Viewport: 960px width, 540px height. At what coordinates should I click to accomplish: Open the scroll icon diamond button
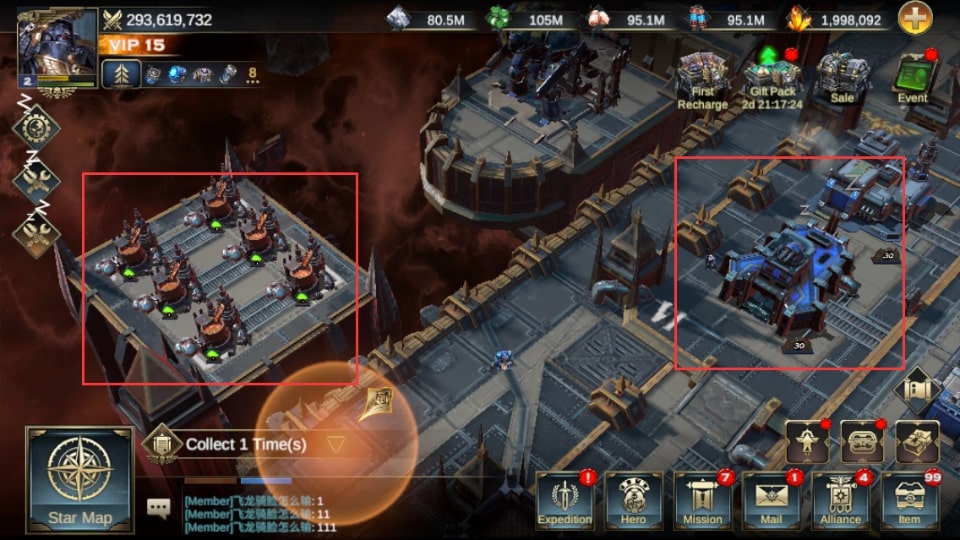tap(918, 389)
